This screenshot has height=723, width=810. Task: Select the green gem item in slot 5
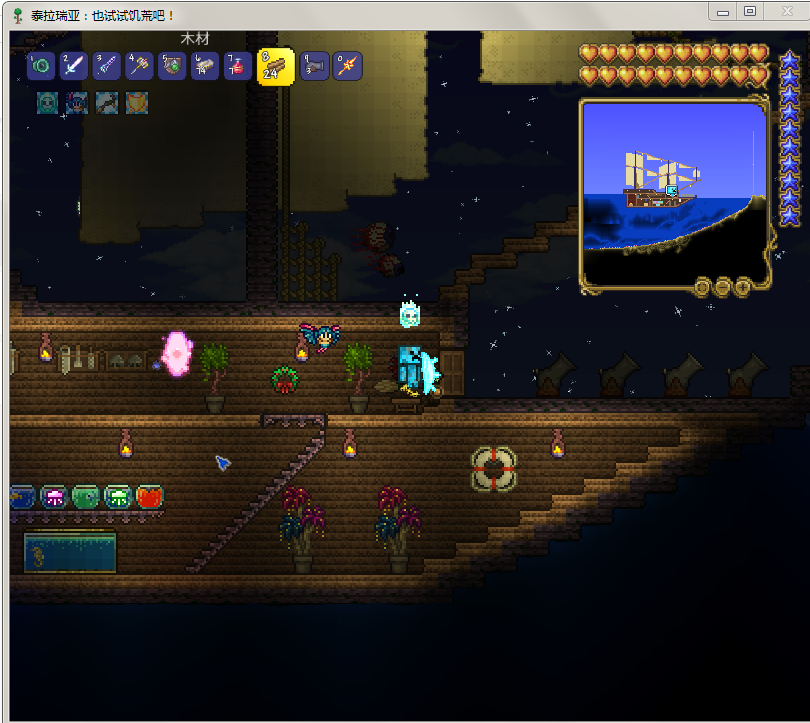[173, 66]
